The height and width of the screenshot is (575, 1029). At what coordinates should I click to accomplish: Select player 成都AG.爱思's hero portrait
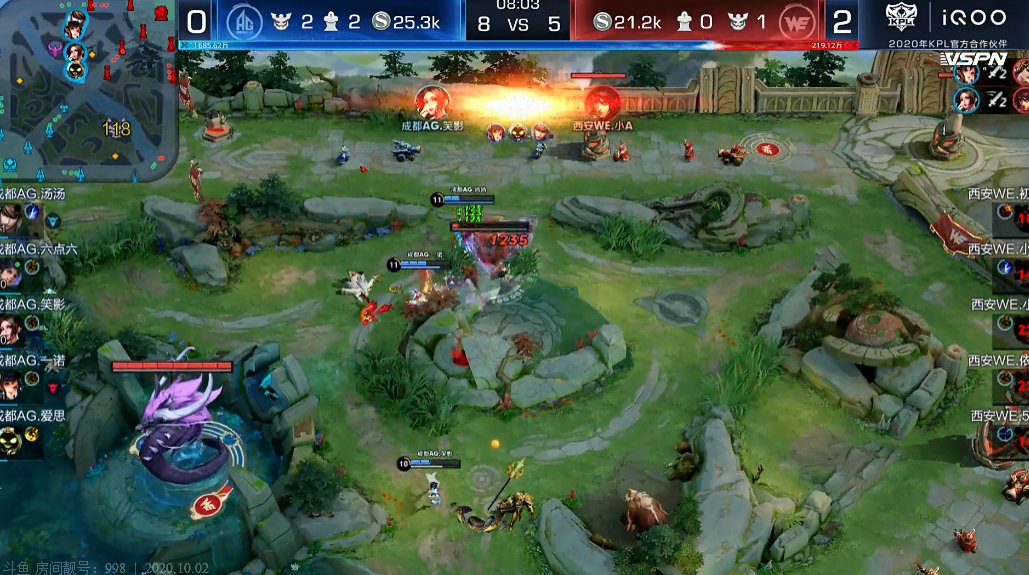(x=9, y=438)
